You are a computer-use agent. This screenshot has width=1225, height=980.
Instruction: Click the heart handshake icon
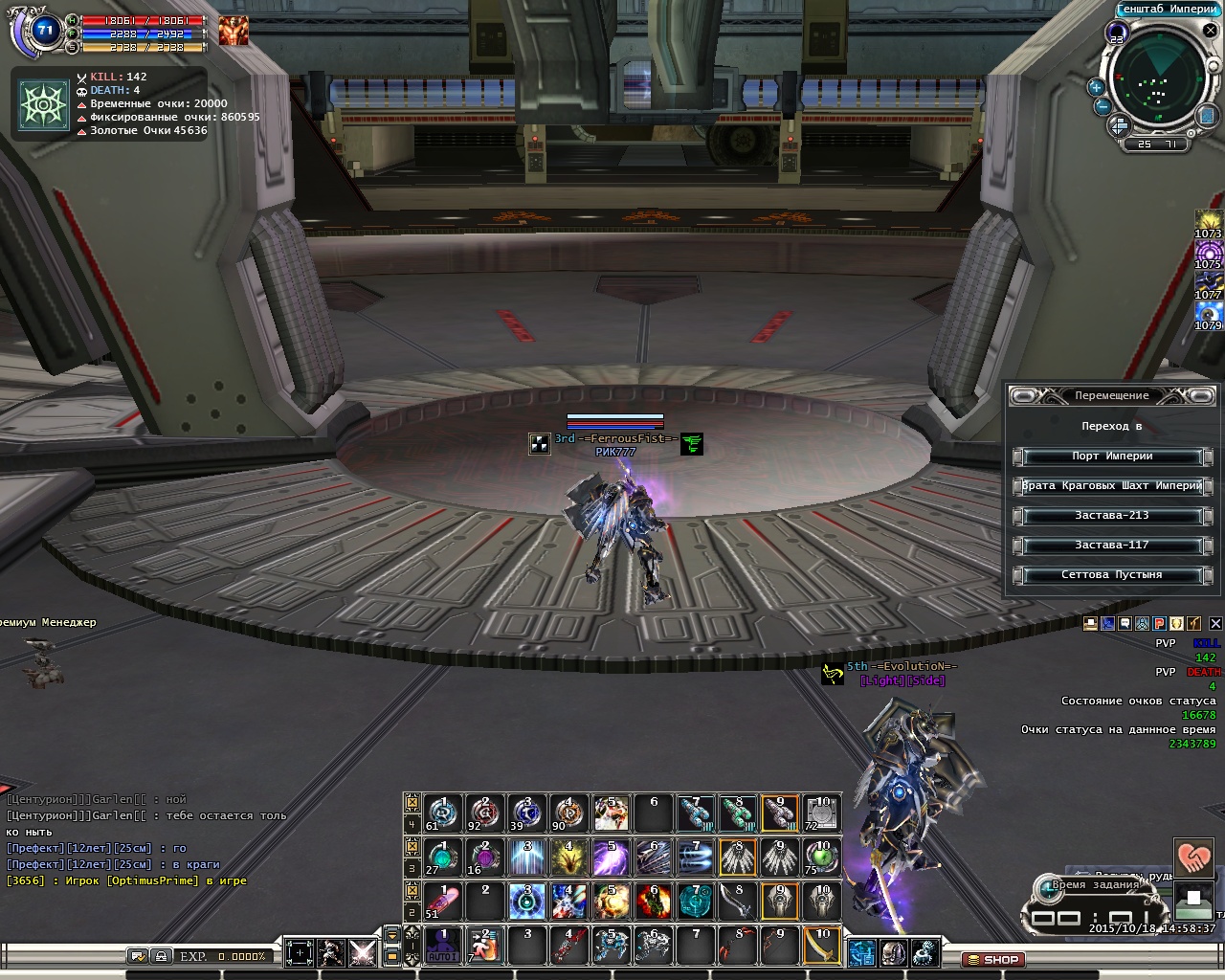[x=1192, y=857]
